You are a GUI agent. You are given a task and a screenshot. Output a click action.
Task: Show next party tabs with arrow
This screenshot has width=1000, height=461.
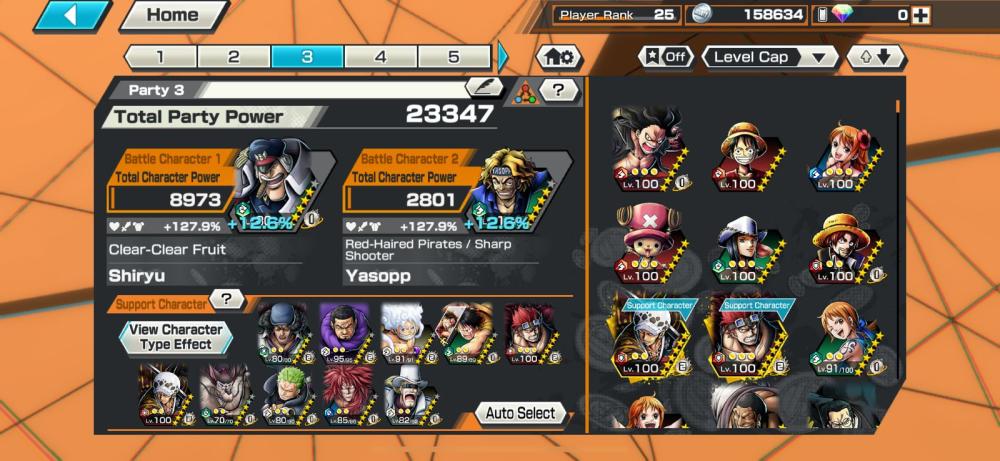pyautogui.click(x=503, y=56)
